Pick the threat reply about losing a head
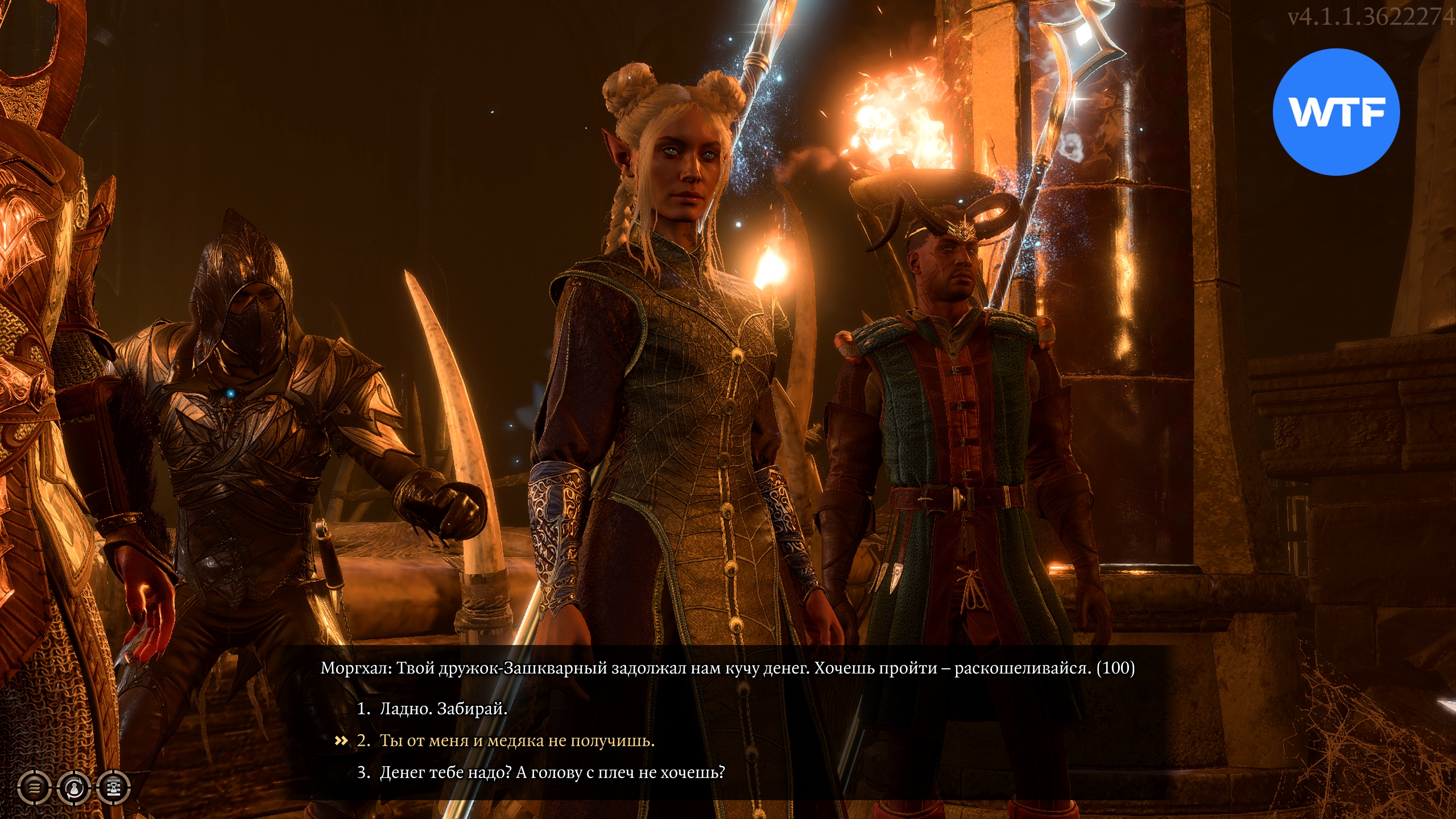The height and width of the screenshot is (819, 1456). click(552, 772)
